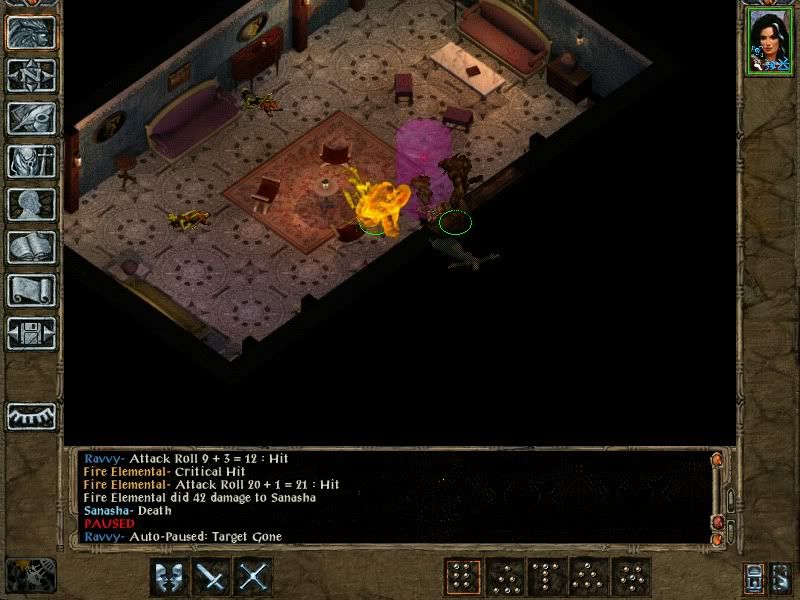Open the area map with the compass icon
Image resolution: width=800 pixels, height=600 pixels.
pos(31,75)
